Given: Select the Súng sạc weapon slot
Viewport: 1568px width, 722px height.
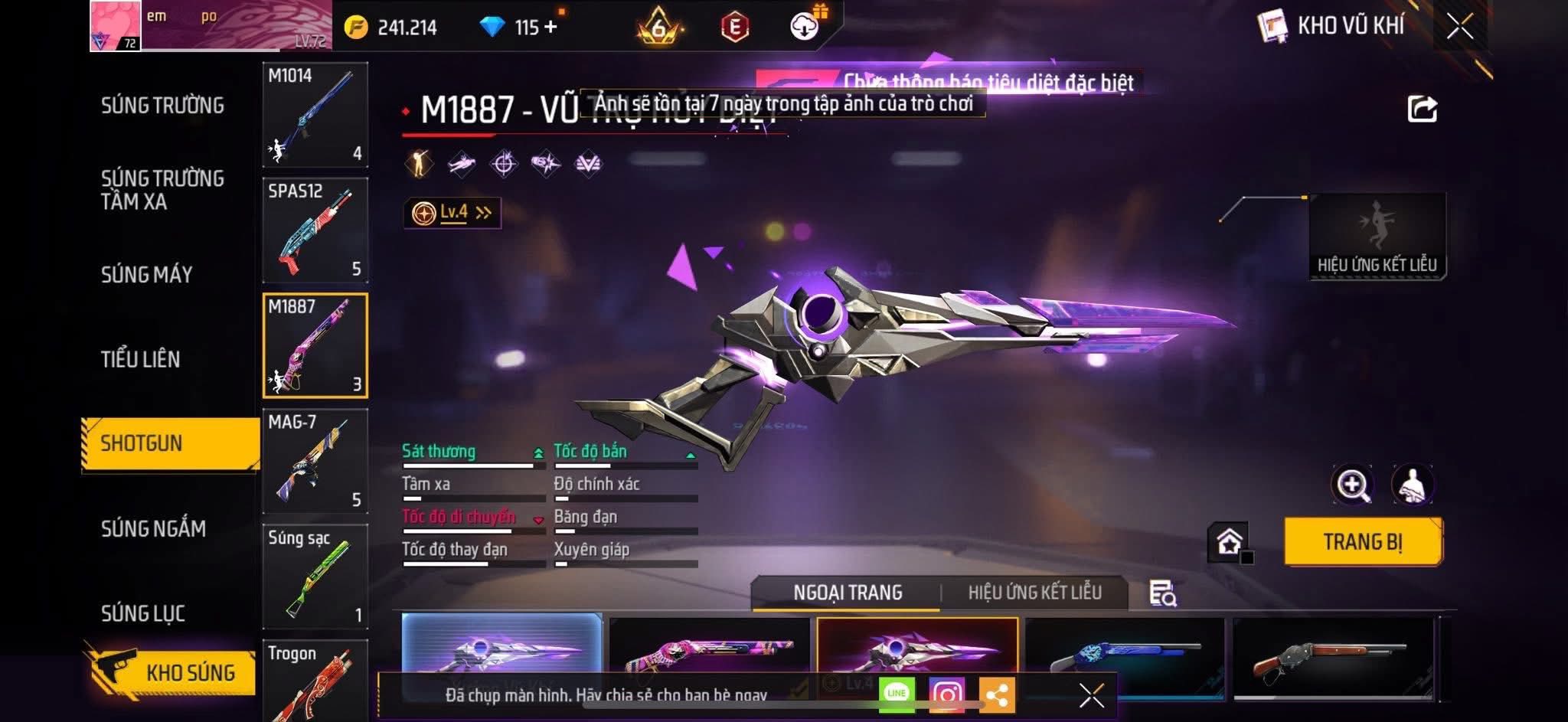Looking at the screenshot, I should [x=315, y=577].
